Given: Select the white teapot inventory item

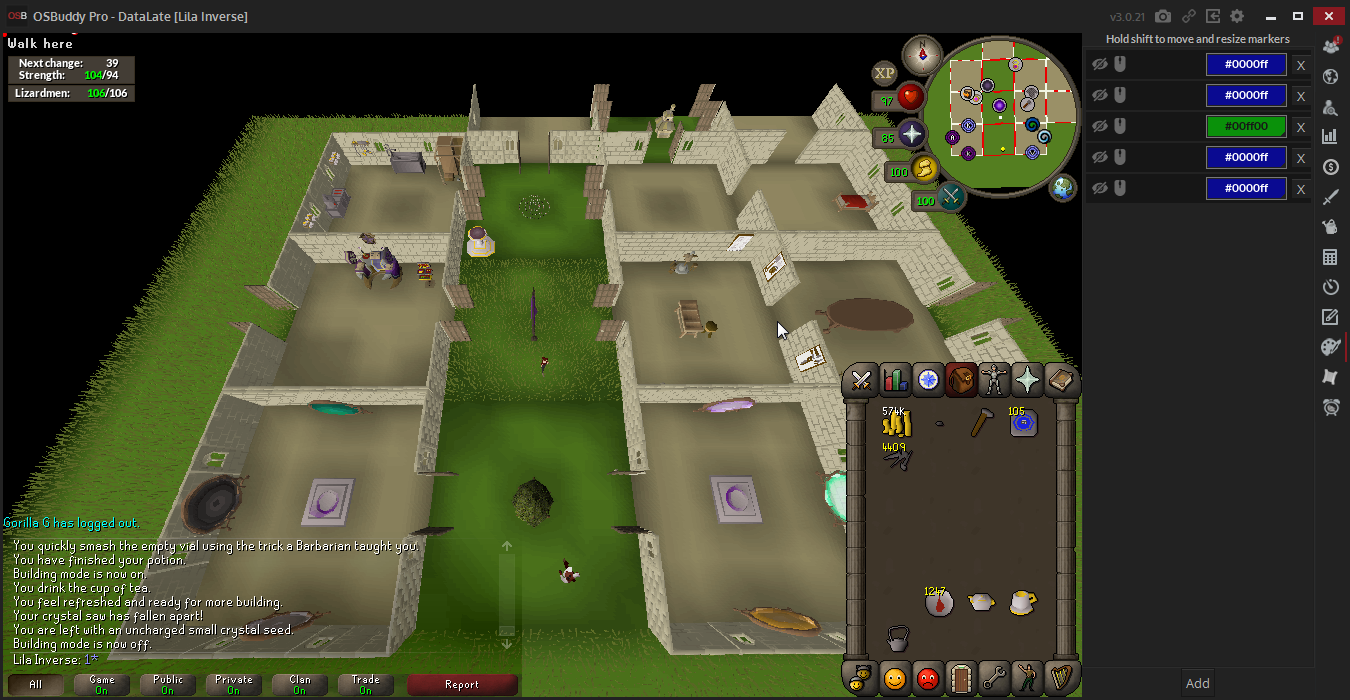Looking at the screenshot, I should tap(981, 602).
